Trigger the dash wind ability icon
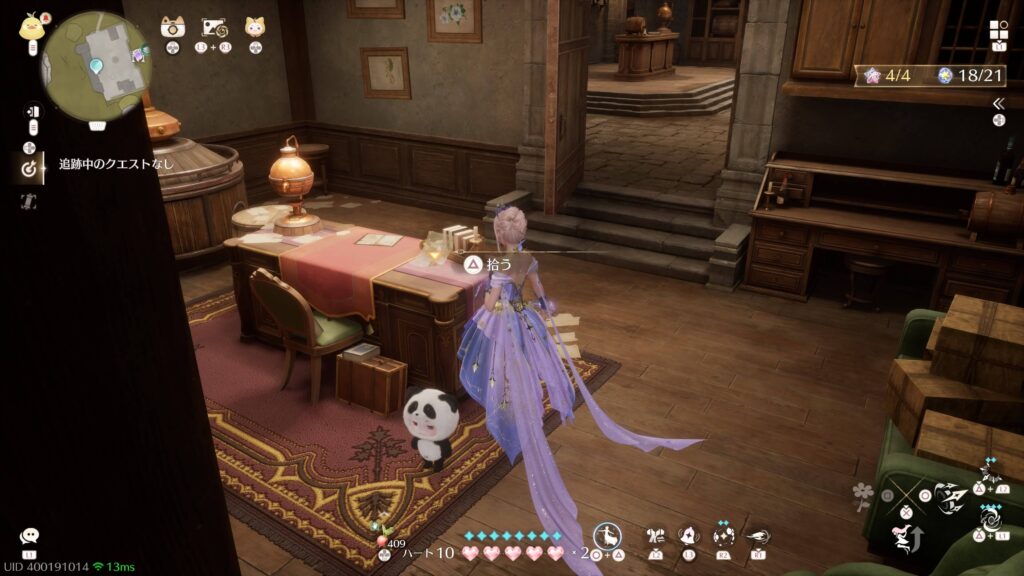 pos(757,536)
